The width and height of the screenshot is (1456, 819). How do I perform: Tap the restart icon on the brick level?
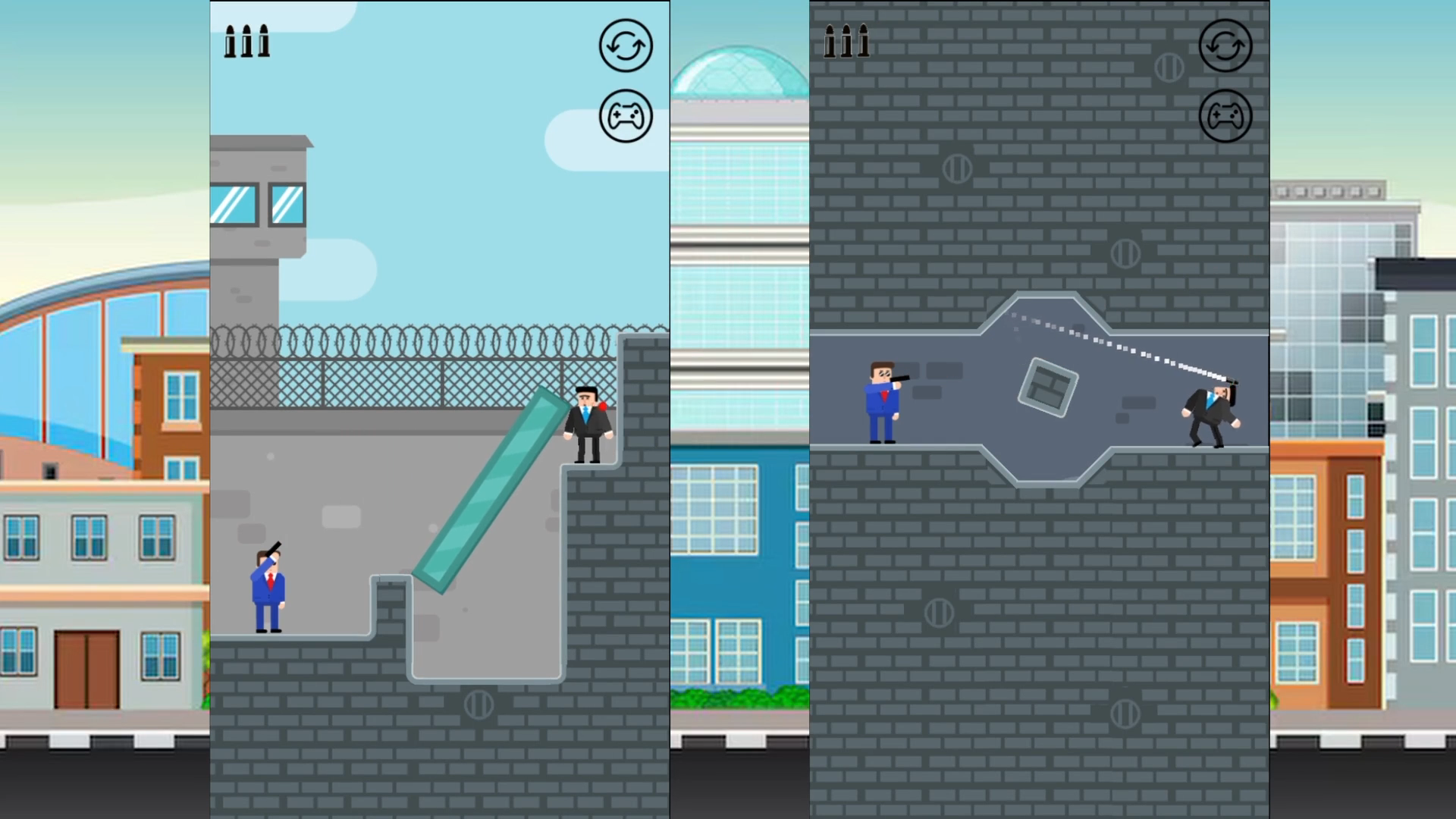(1225, 45)
